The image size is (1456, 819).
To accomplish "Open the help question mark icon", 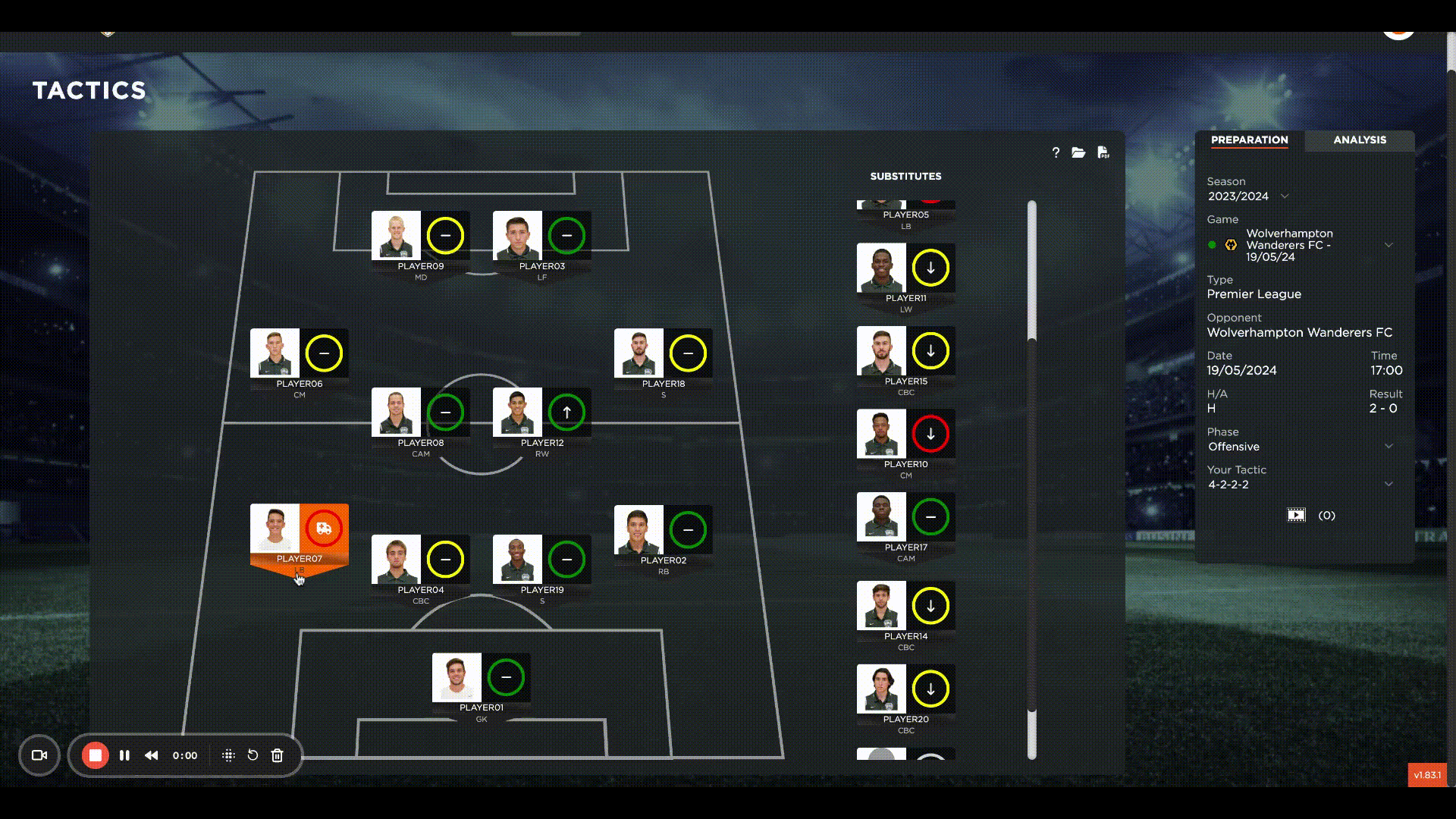I will coord(1056,152).
